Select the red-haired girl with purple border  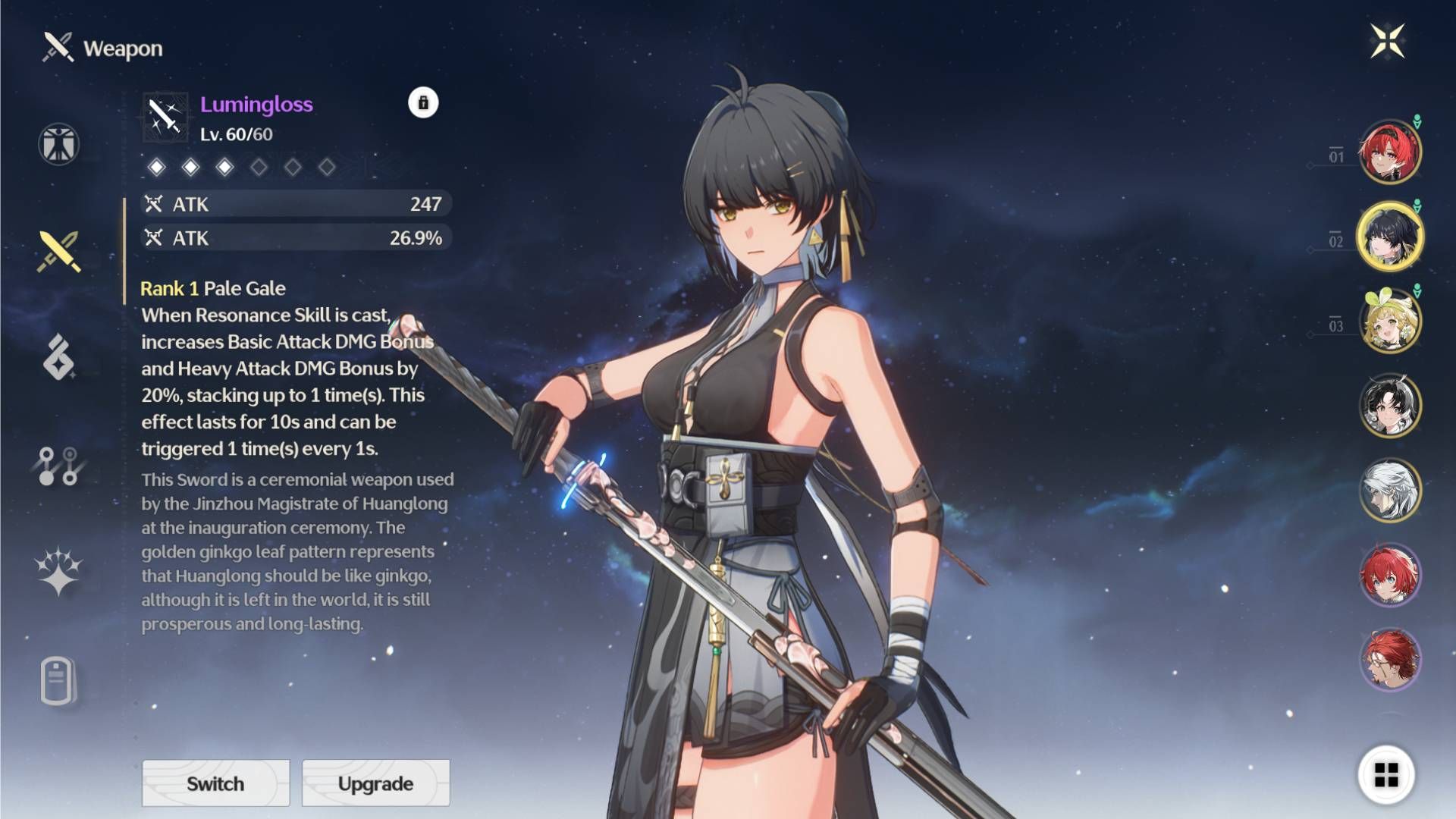(1389, 575)
